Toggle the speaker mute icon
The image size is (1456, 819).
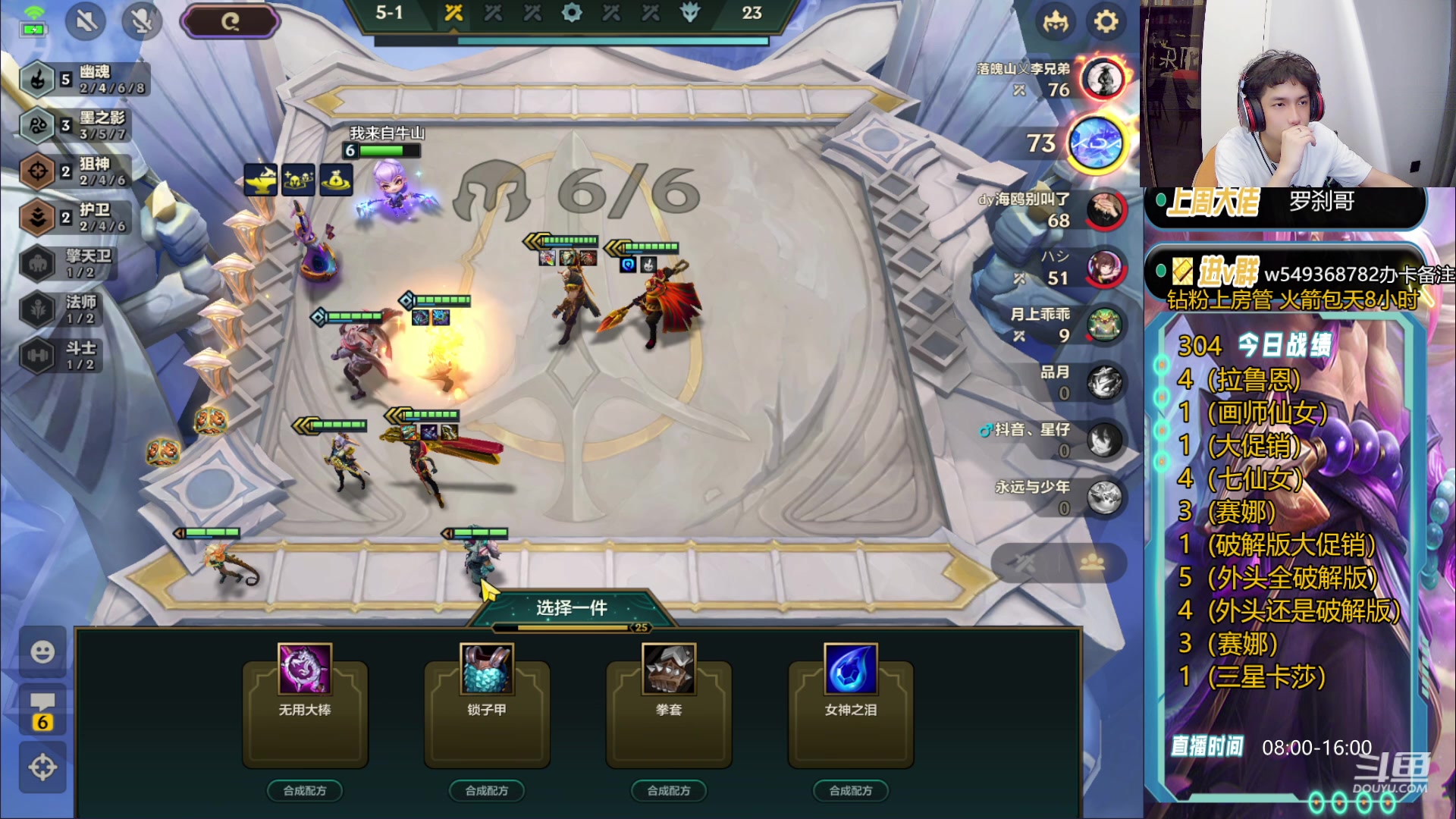[86, 21]
